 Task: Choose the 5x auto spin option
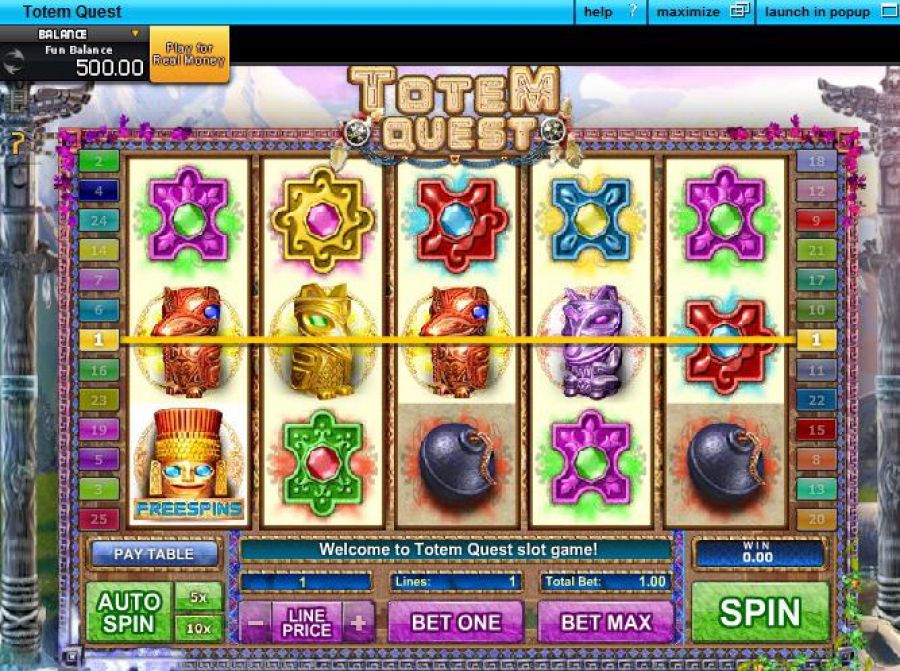tap(199, 597)
